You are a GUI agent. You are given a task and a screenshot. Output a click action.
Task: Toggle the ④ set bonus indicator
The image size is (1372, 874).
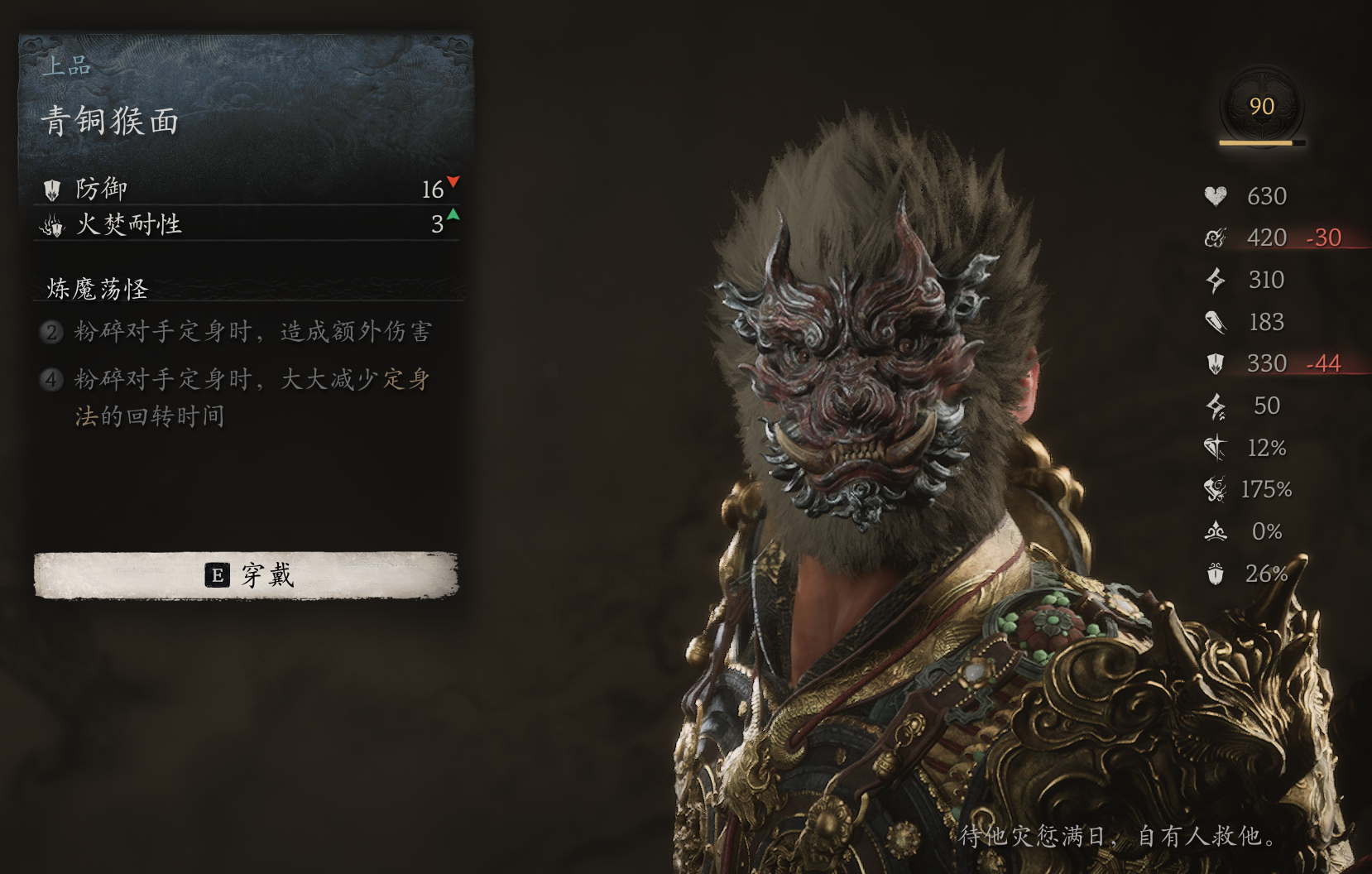click(53, 379)
